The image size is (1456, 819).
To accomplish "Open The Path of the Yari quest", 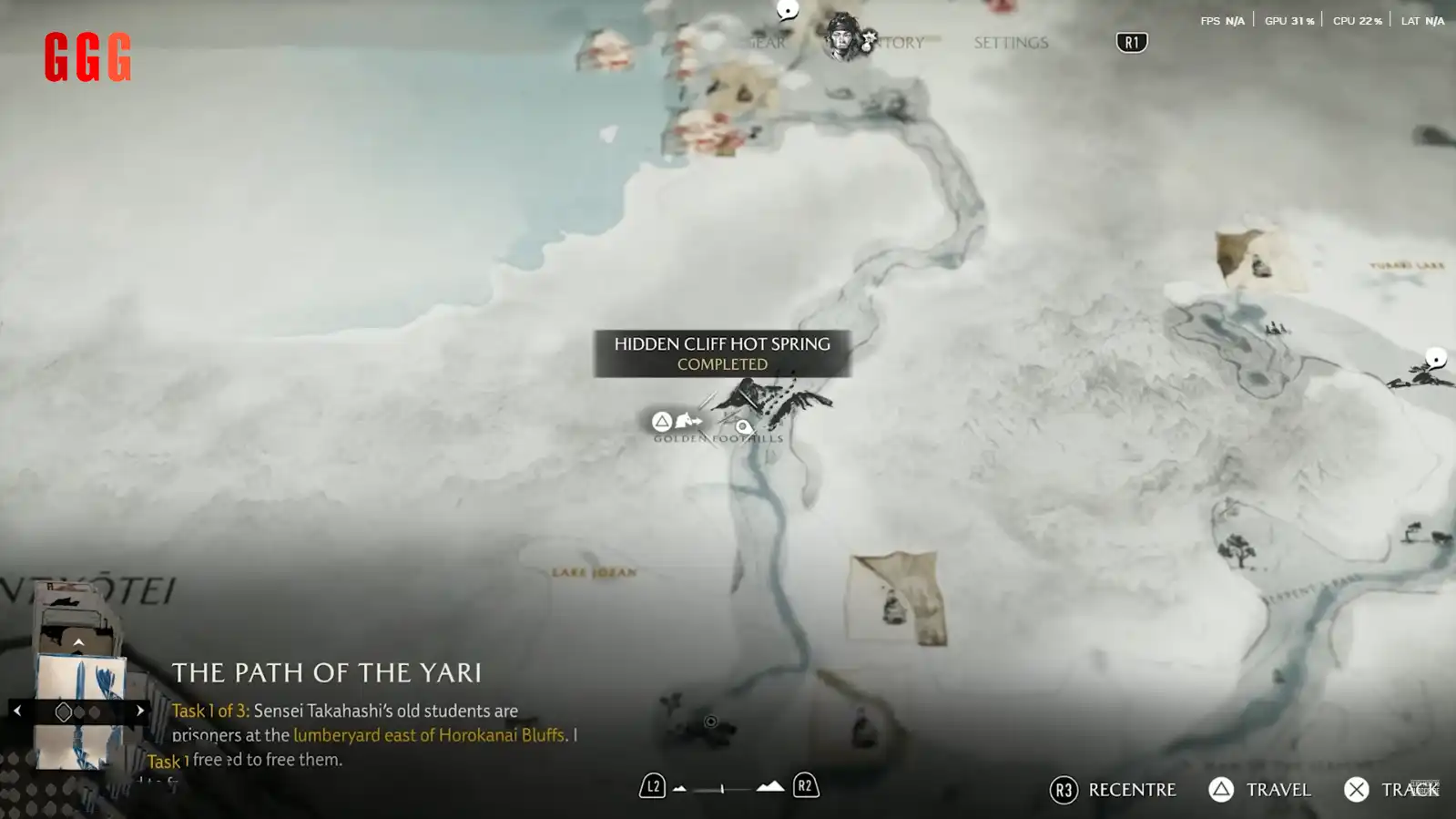I will 326,672.
